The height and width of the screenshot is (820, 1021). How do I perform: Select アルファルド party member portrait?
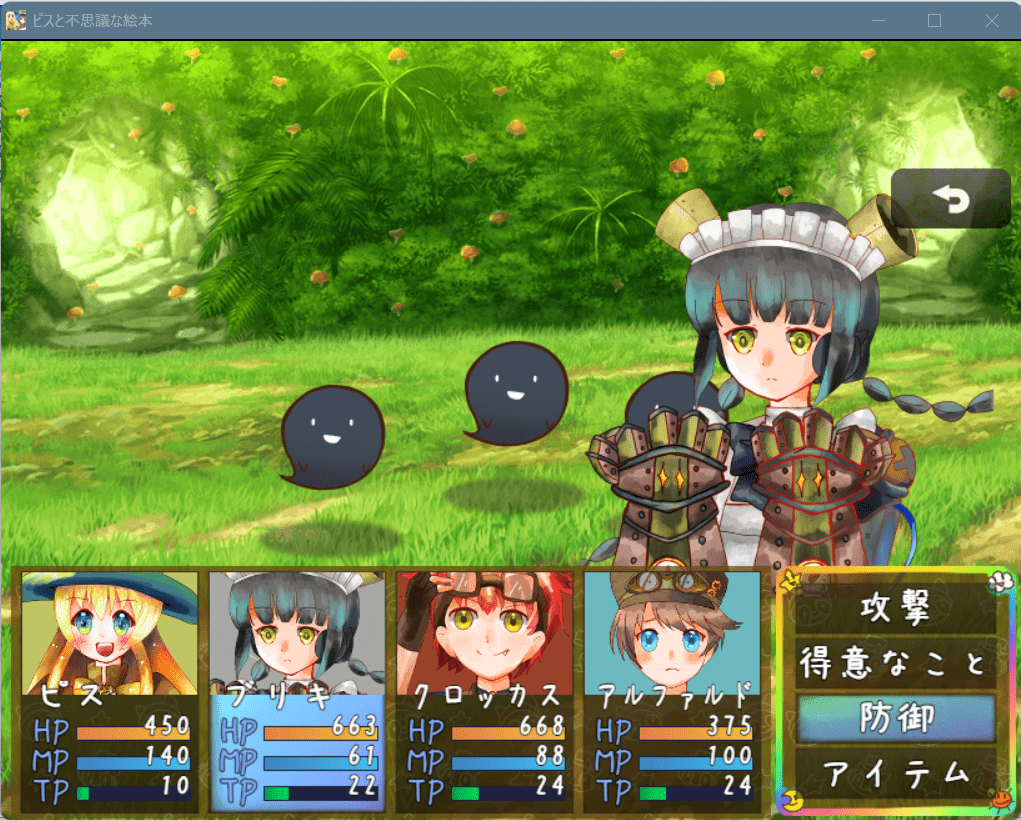pos(671,633)
